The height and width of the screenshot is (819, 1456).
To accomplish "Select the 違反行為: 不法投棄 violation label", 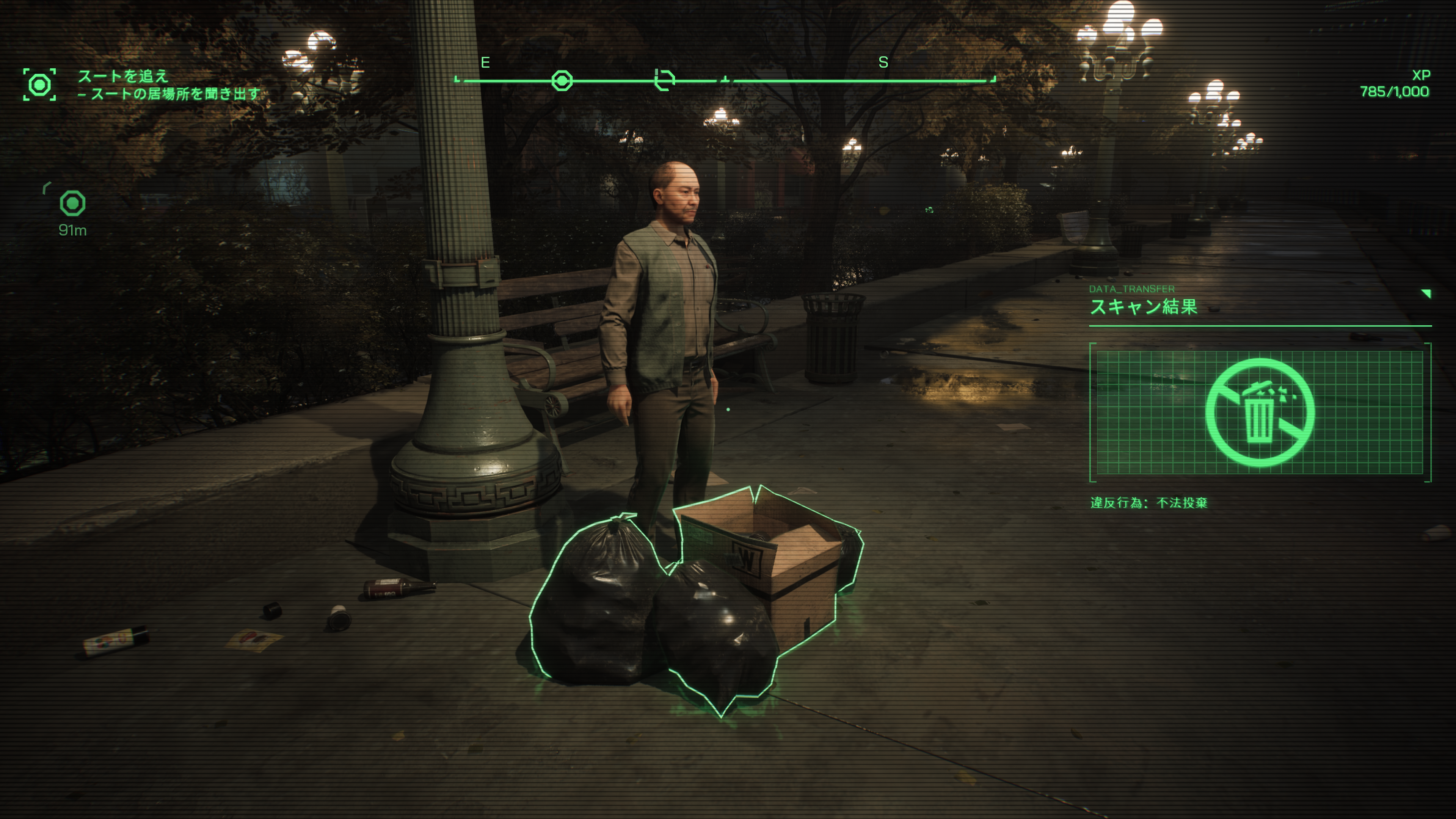I will (x=1148, y=502).
